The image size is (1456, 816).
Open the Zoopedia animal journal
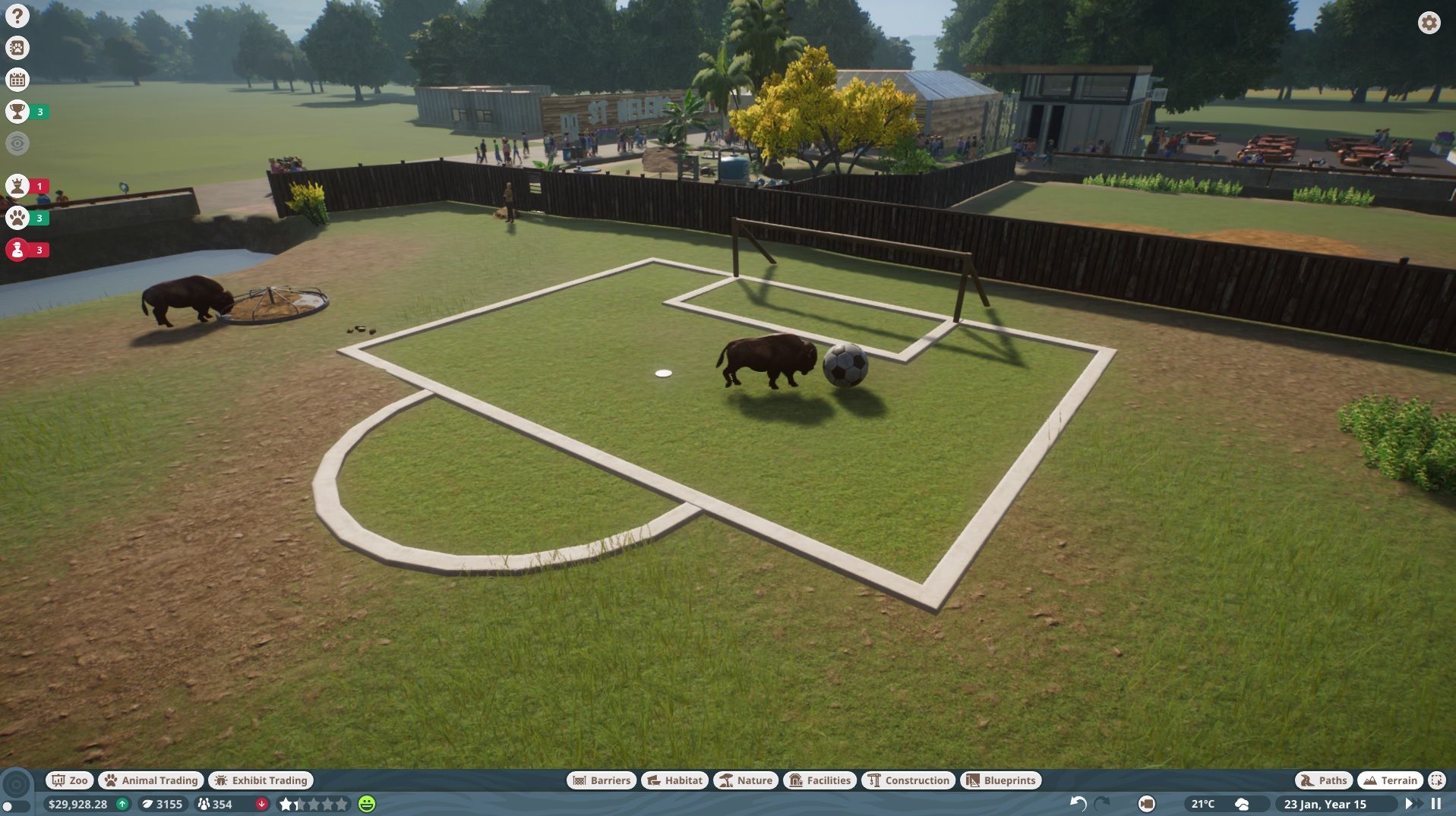pyautogui.click(x=16, y=47)
